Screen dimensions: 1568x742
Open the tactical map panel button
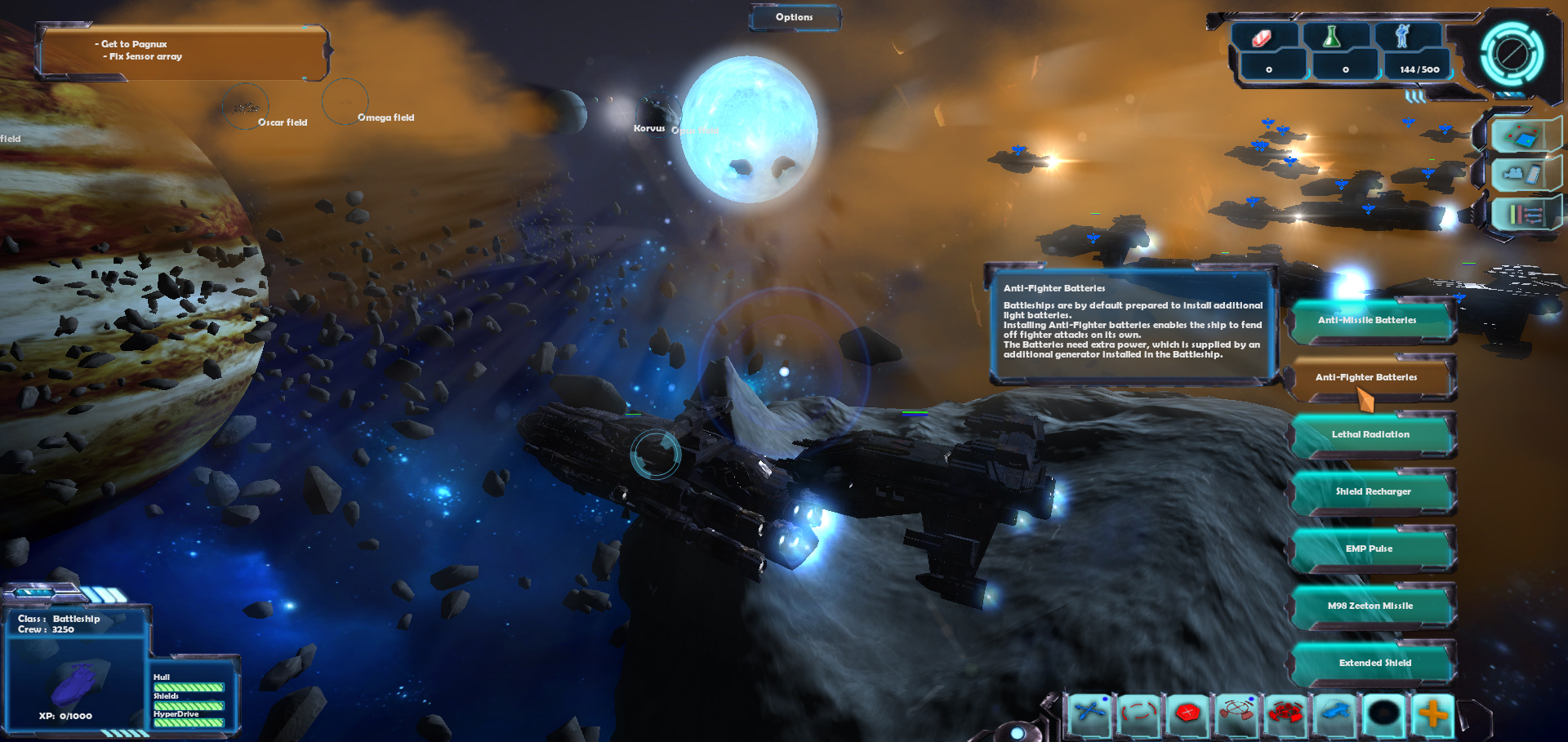click(x=1522, y=136)
